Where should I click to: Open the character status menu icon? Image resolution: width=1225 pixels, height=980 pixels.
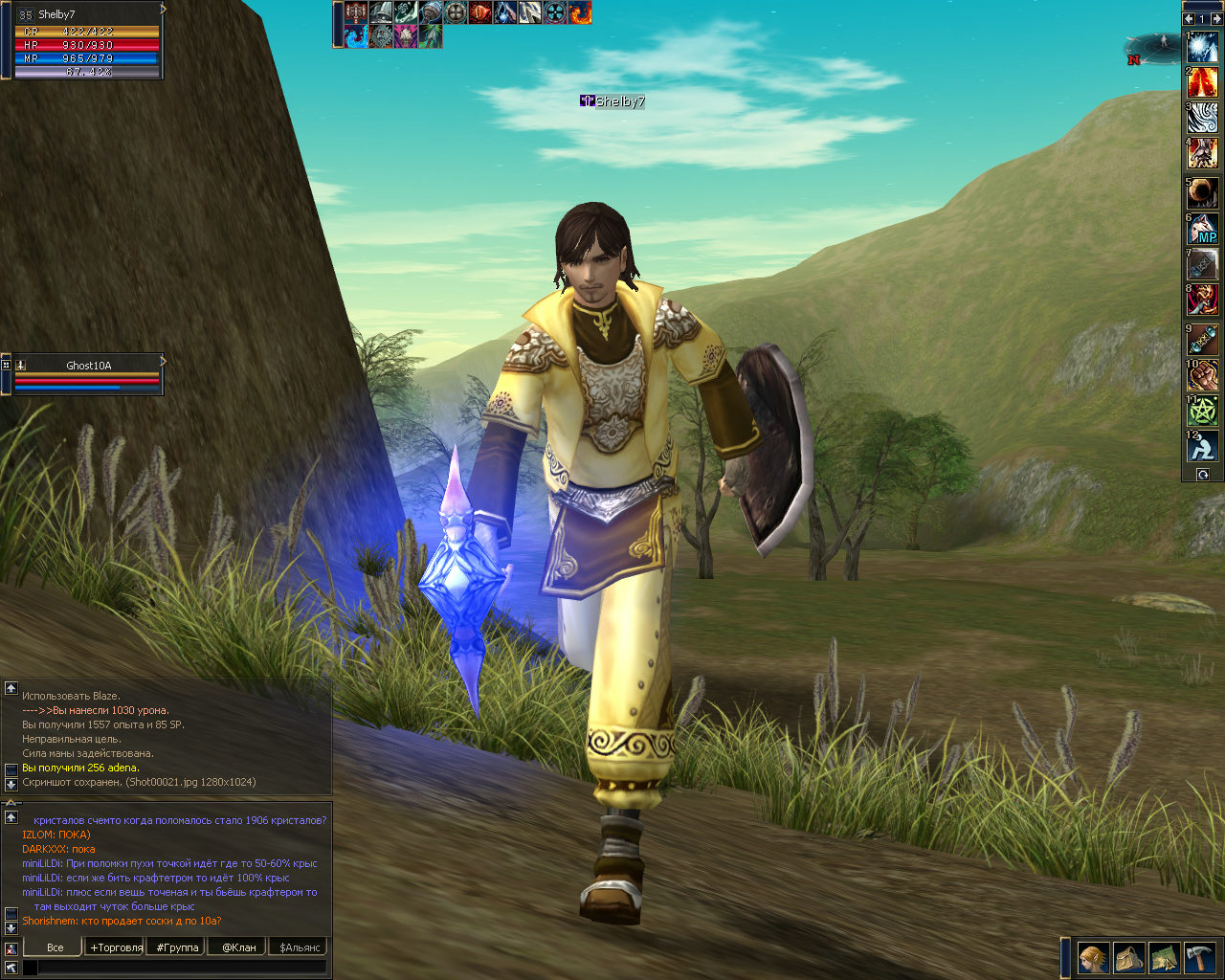click(1093, 957)
